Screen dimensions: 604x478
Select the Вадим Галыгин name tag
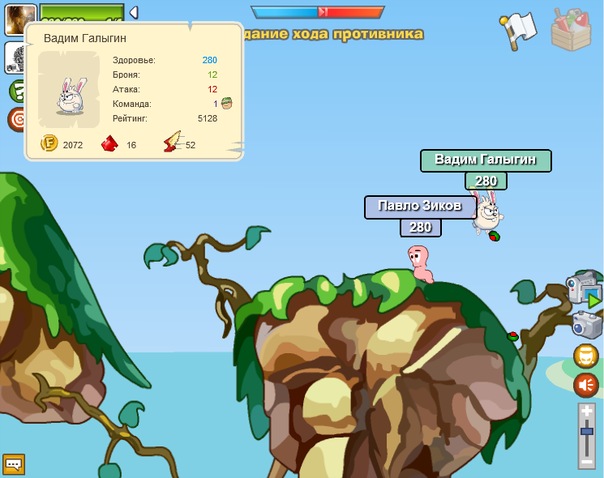tap(485, 160)
